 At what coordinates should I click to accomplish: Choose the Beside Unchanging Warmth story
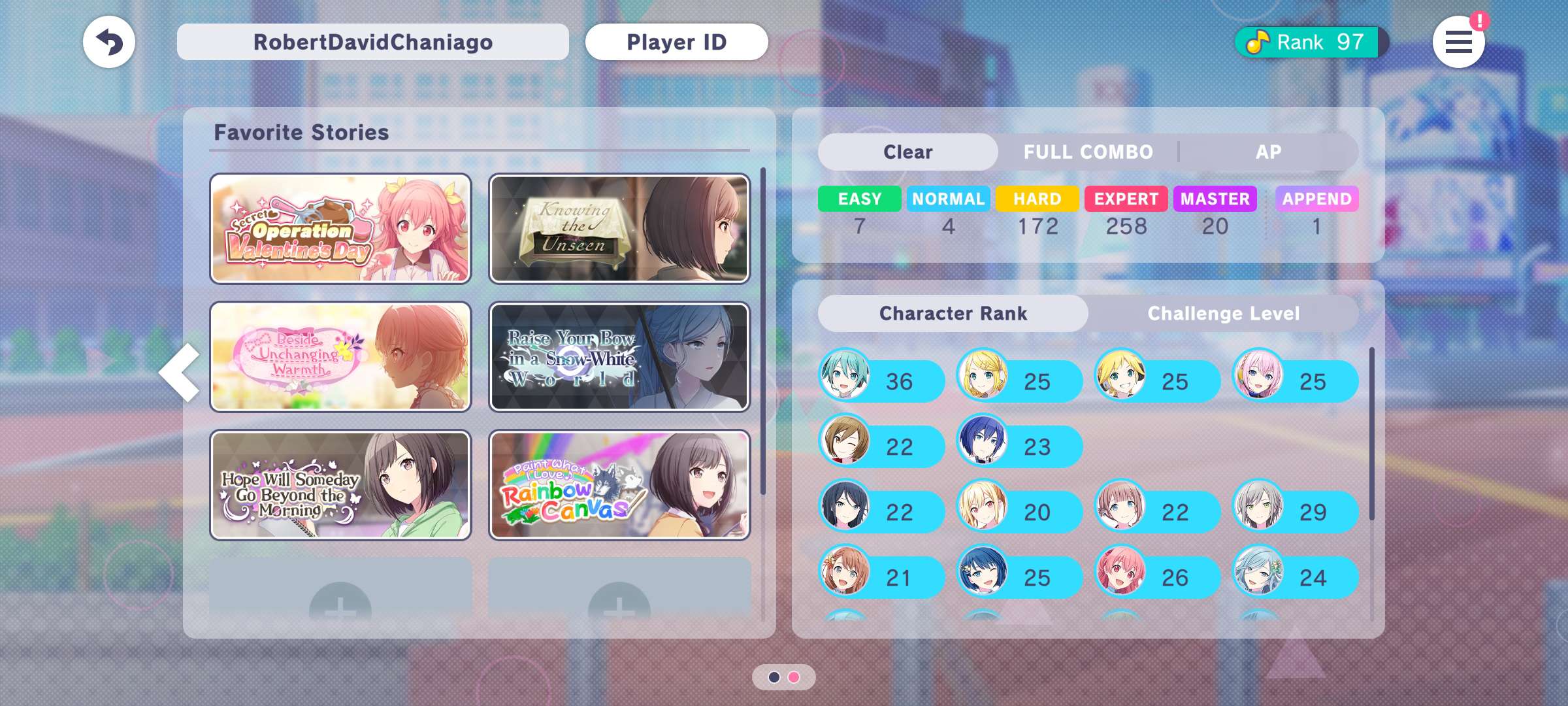tap(340, 357)
